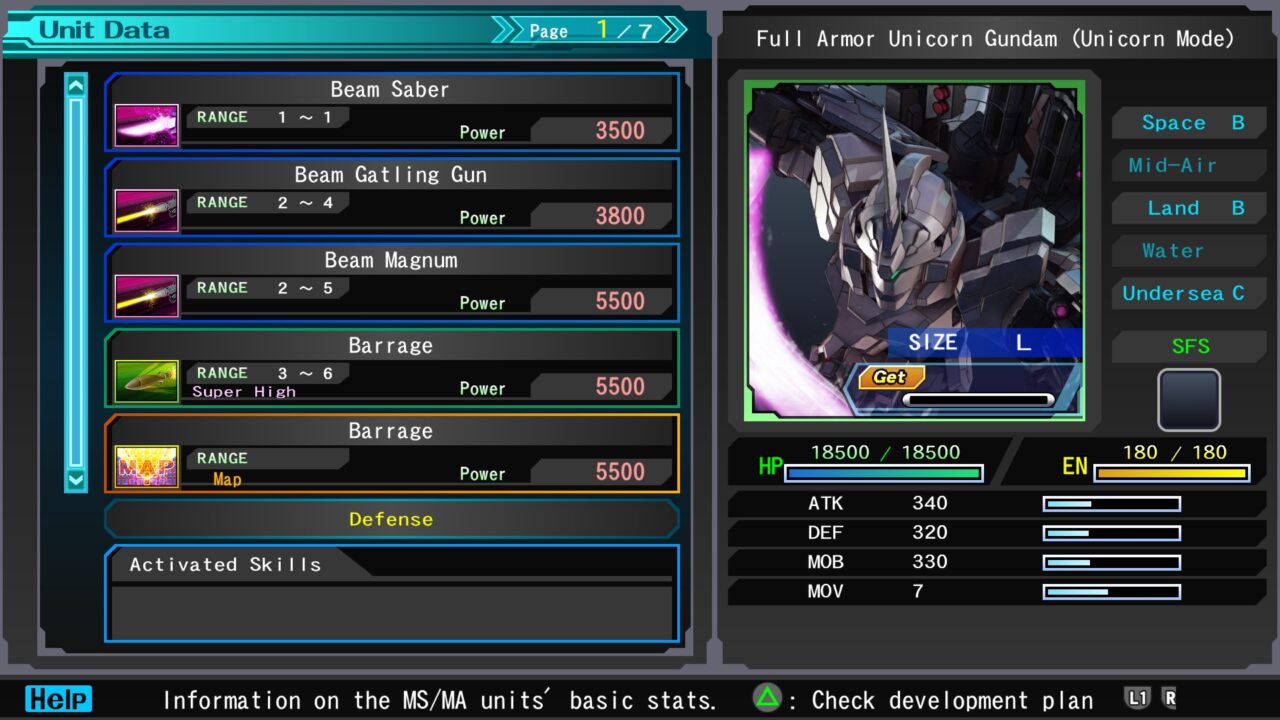This screenshot has height=720, width=1280.
Task: Toggle the Land B terrain rating
Action: click(1188, 208)
